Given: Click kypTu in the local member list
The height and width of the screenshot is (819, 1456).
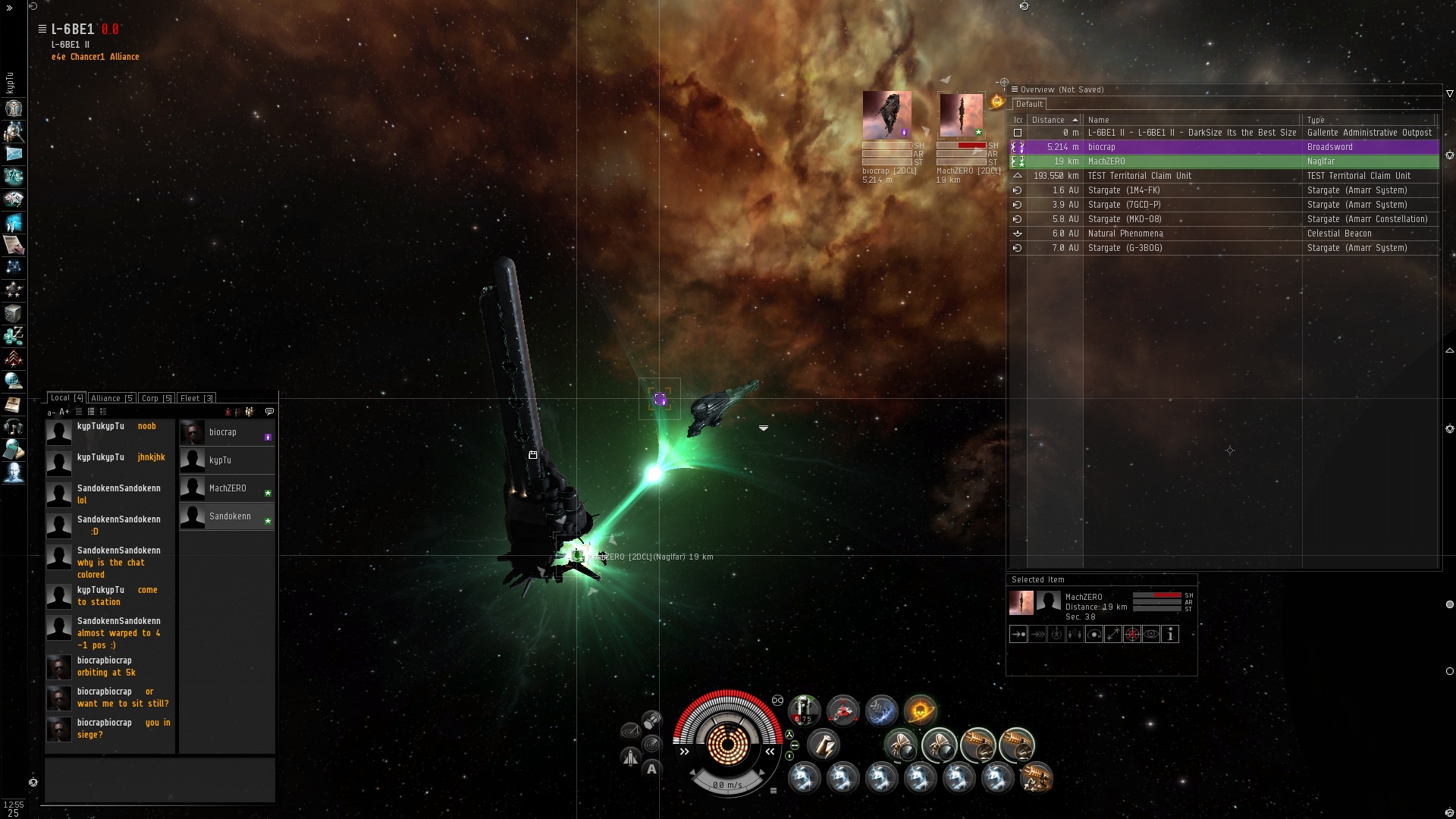Looking at the screenshot, I should 220,460.
